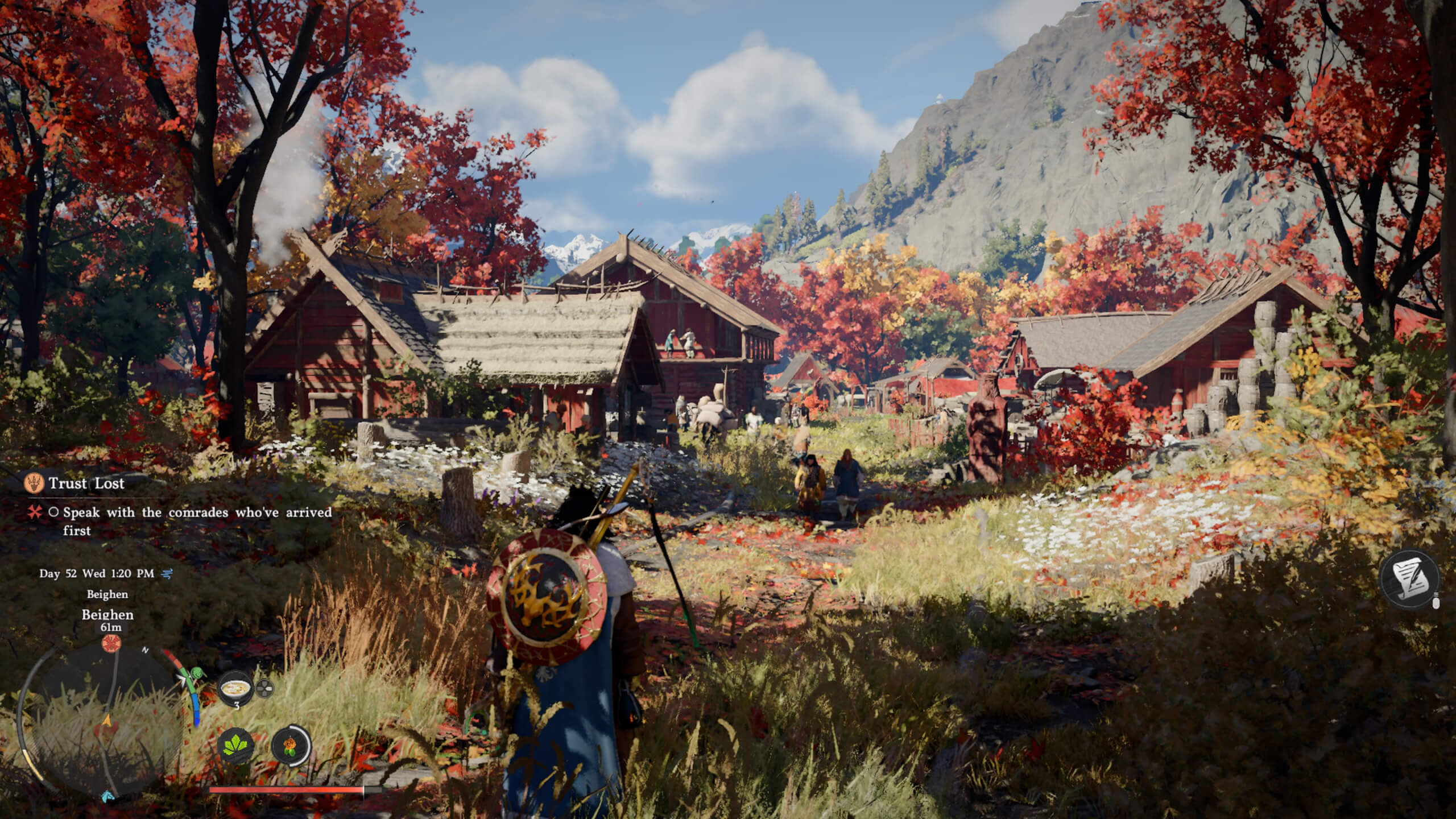The width and height of the screenshot is (1456, 819).
Task: Toggle the d-pad selector next to the soup icon
Action: pyautogui.click(x=264, y=689)
